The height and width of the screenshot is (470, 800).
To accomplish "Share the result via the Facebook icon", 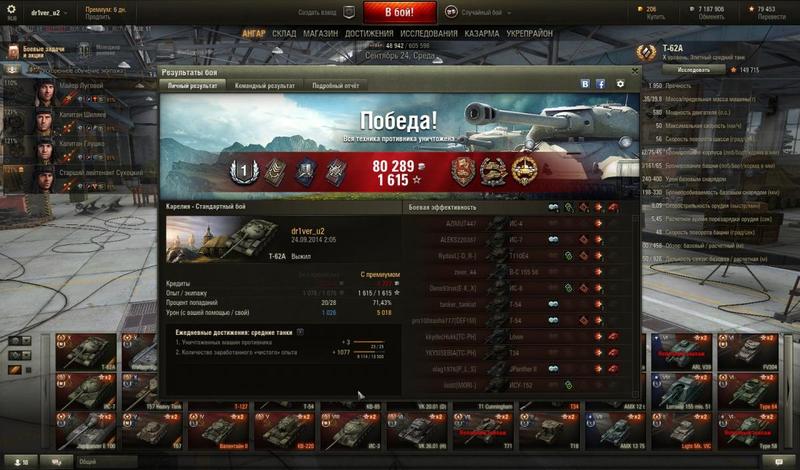I will (x=600, y=85).
